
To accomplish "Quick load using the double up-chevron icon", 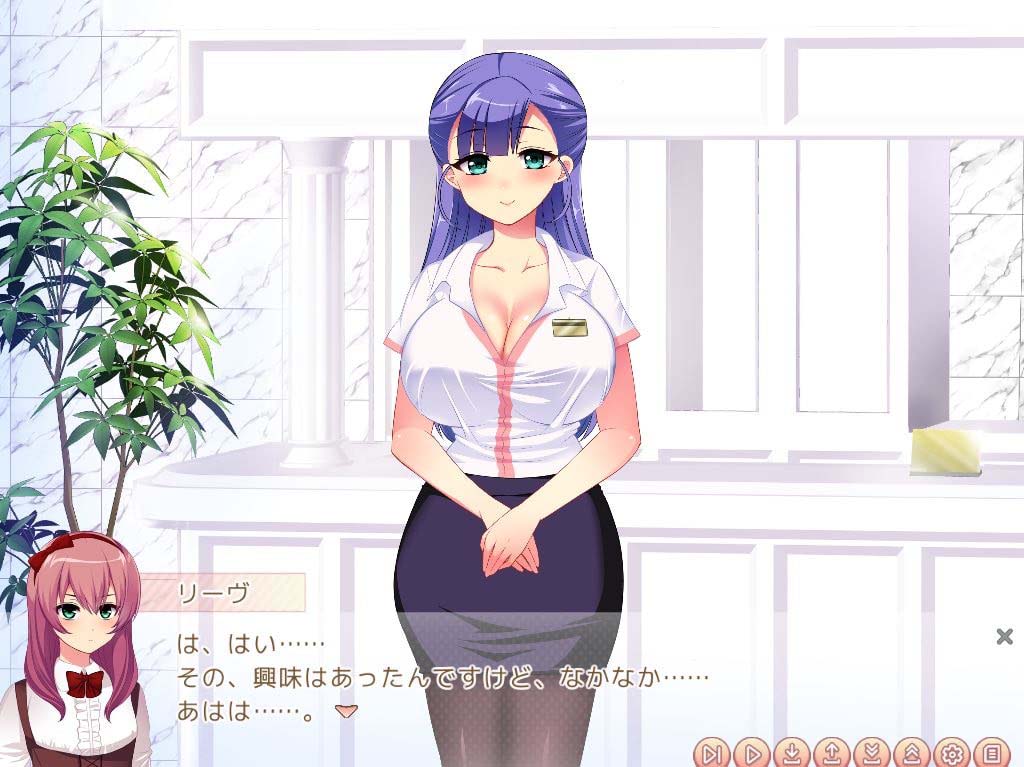I will 912,752.
